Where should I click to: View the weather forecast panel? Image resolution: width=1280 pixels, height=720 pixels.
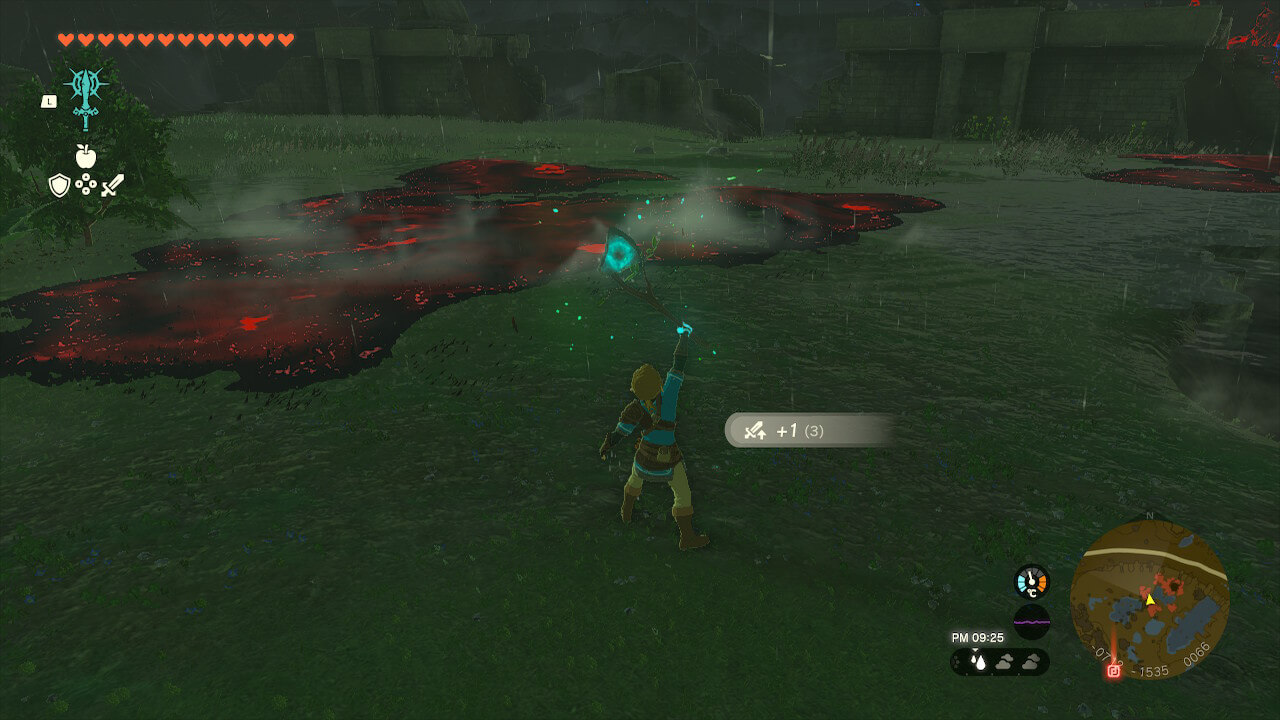coord(999,661)
